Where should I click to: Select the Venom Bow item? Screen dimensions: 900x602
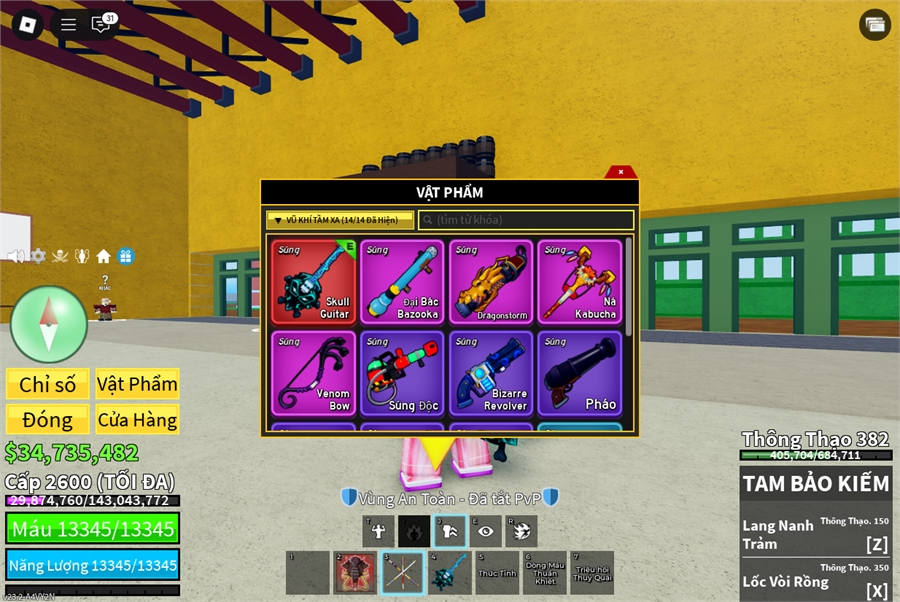pos(313,373)
